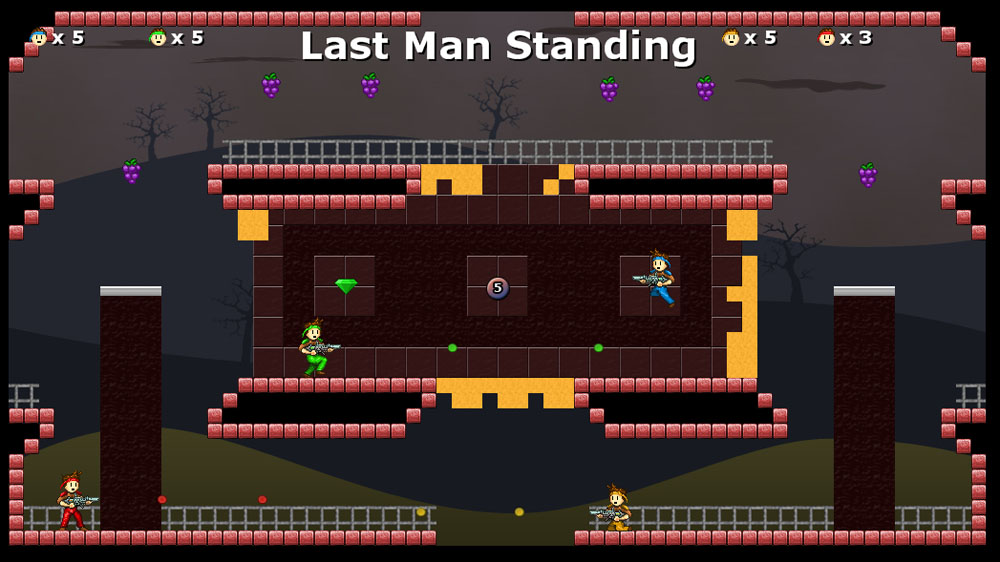Pick the red player head icon
Viewport: 1000px width, 562px height.
pos(826,38)
